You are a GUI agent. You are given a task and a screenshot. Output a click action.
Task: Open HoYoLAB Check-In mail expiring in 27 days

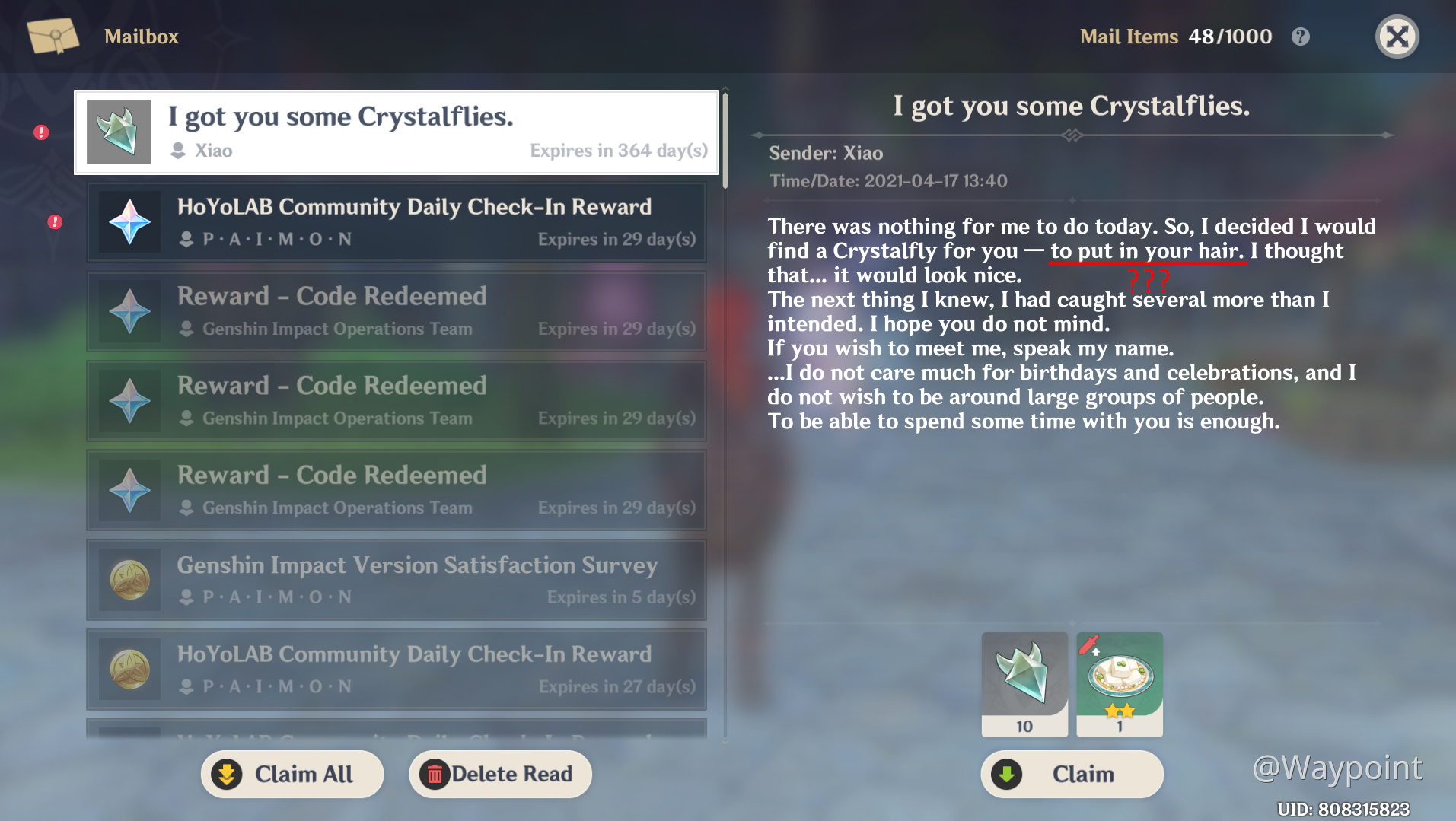click(396, 670)
